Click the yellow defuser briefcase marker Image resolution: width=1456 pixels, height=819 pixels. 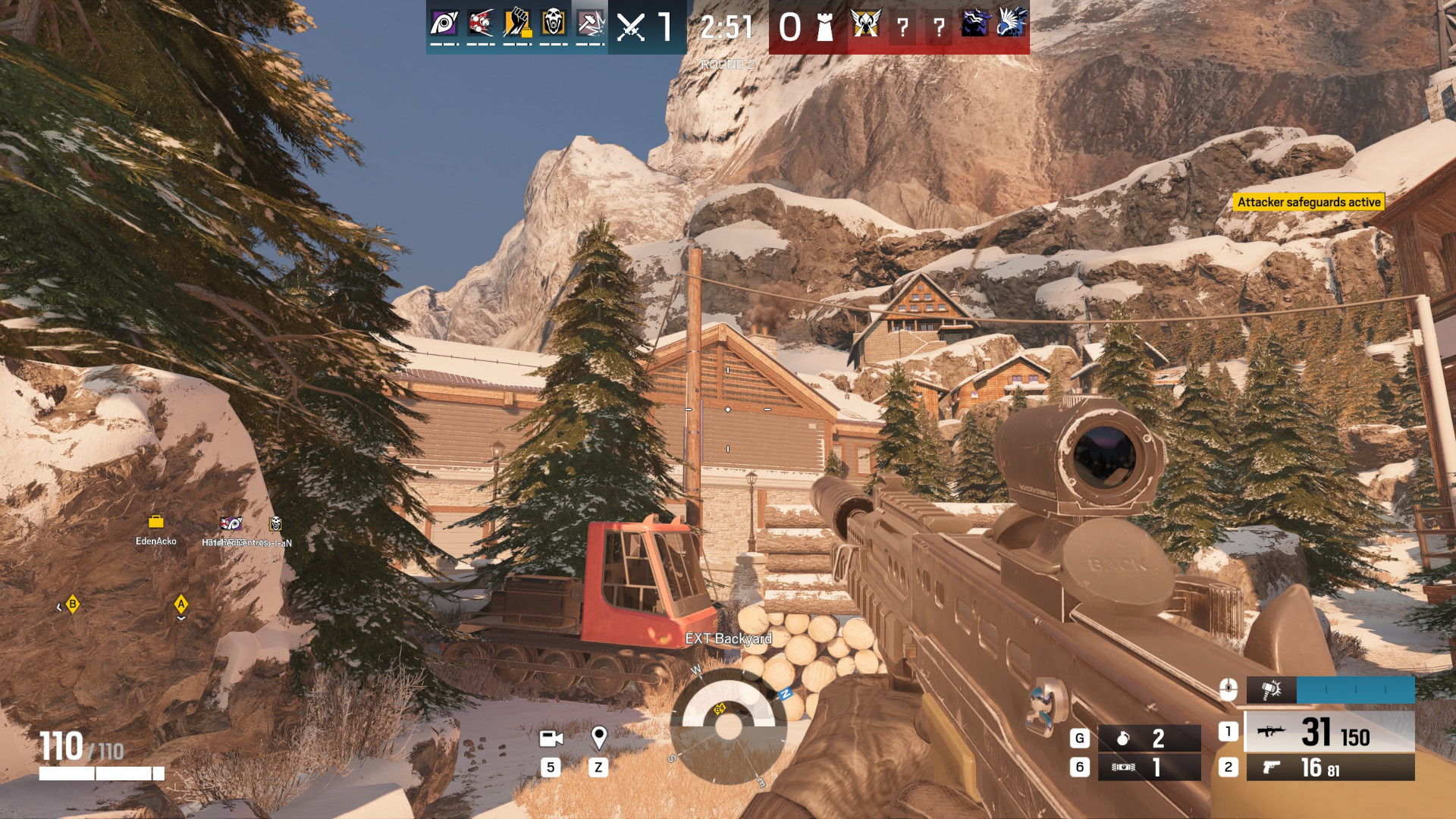pyautogui.click(x=155, y=522)
